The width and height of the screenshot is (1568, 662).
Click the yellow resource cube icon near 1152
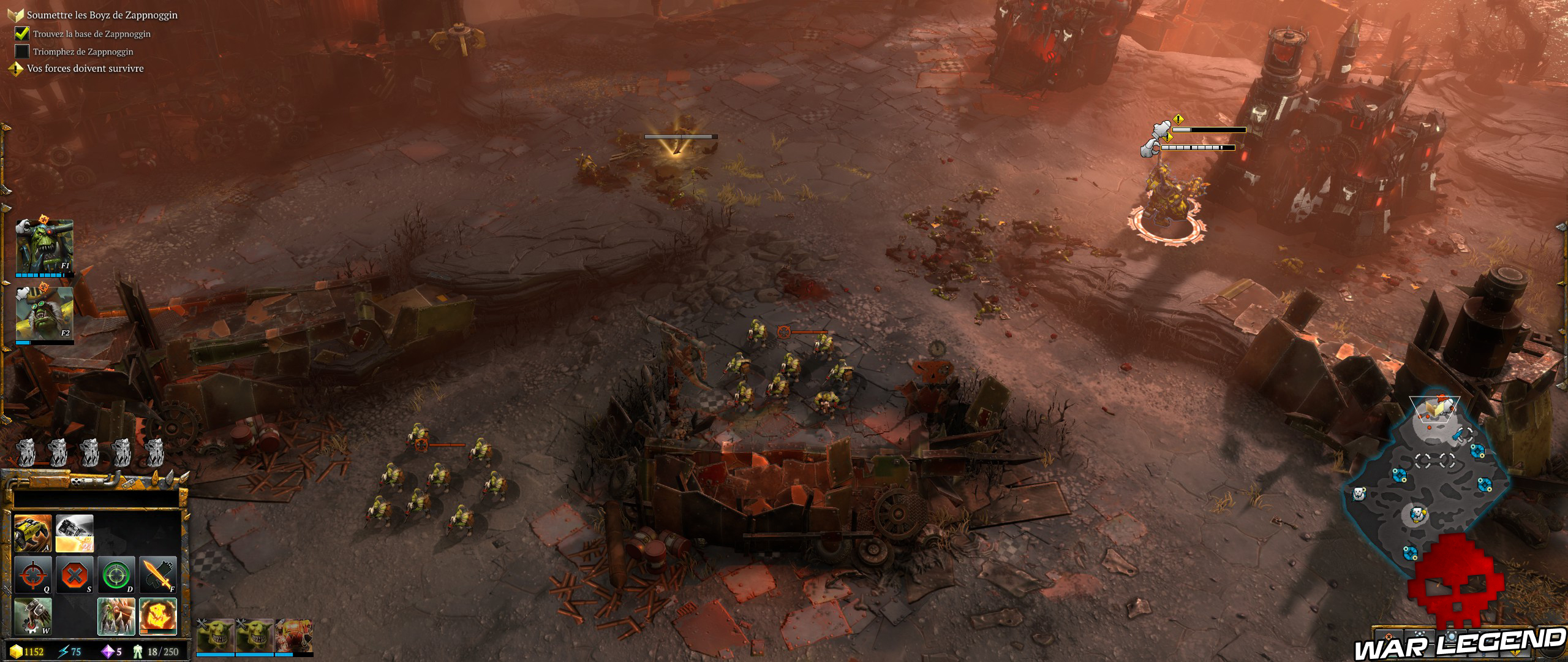17,652
